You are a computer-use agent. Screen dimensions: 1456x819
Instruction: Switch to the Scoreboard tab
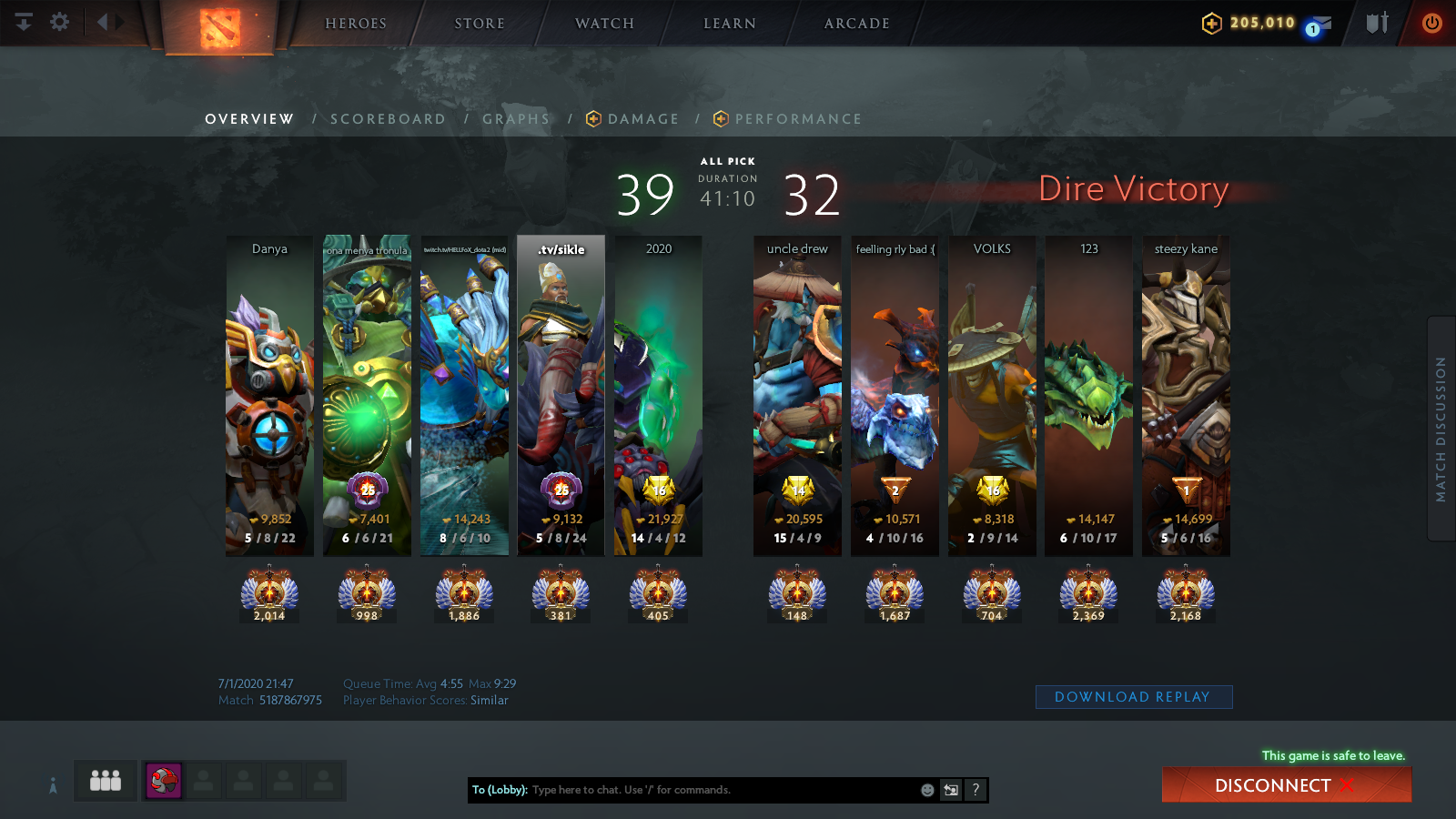pos(388,119)
